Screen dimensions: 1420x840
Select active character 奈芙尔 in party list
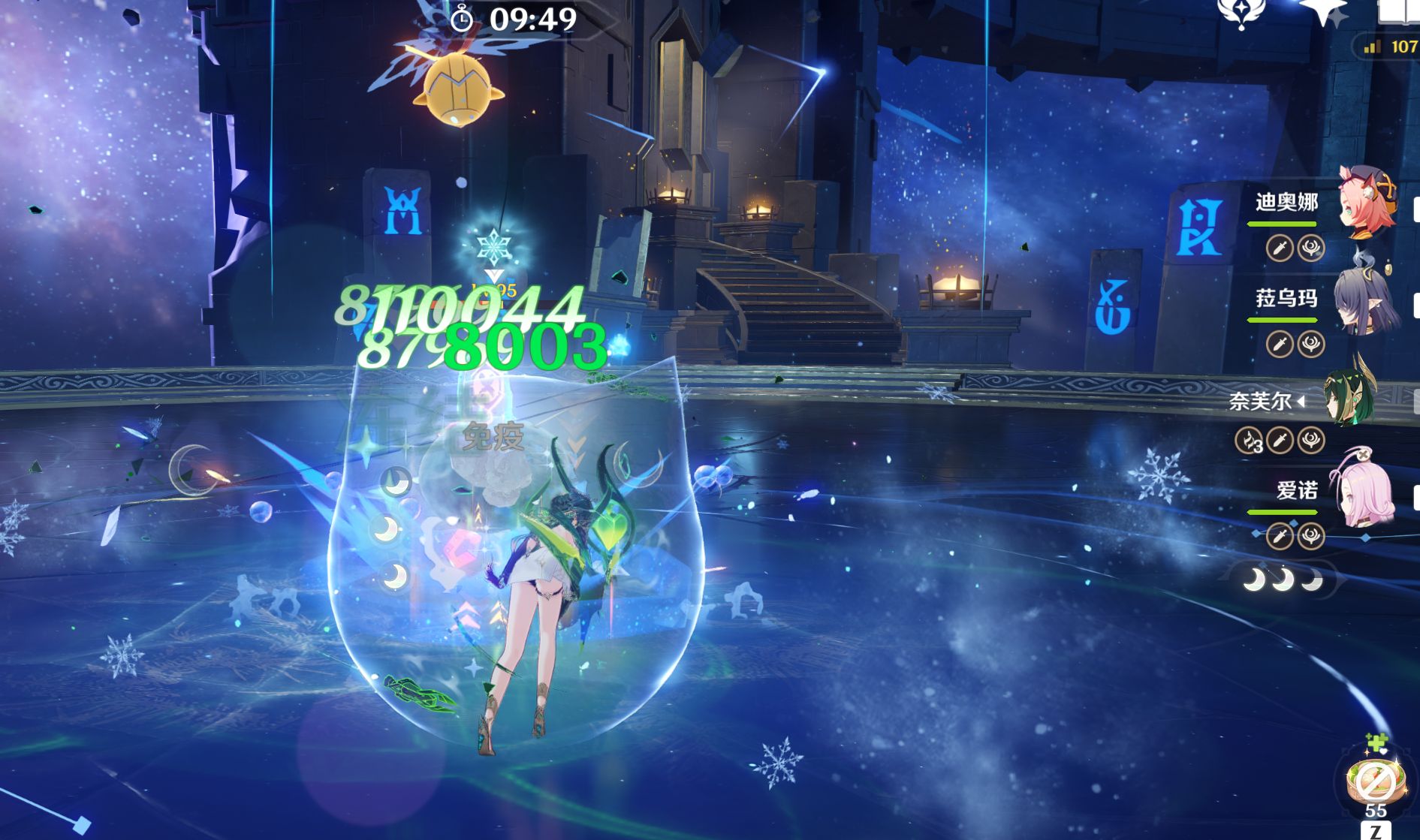[x=1349, y=398]
